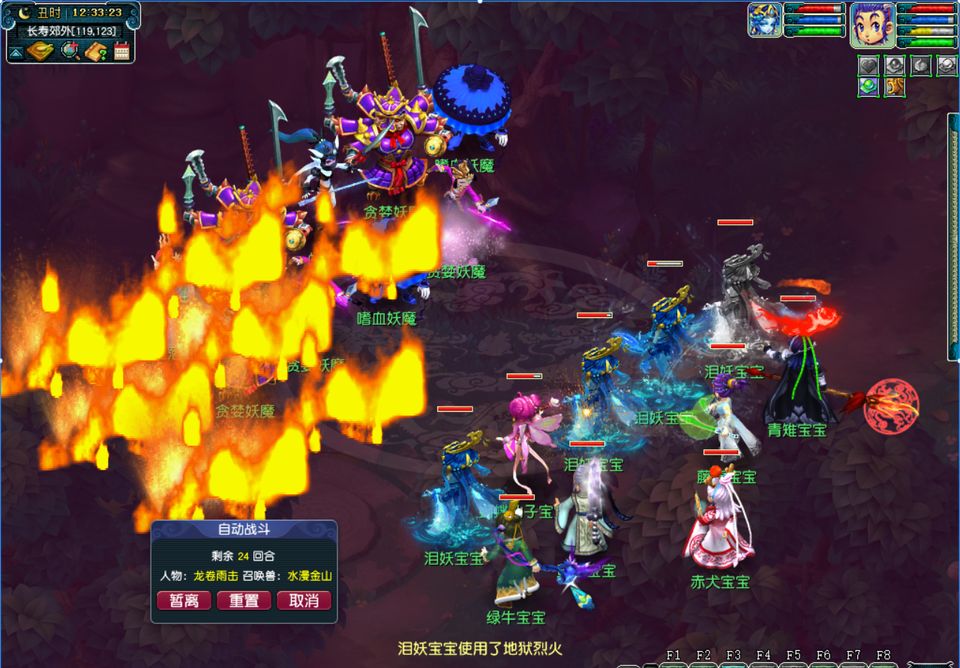960x668 pixels.
Task: Select the blue-faced summoned pet portrait
Action: [765, 21]
